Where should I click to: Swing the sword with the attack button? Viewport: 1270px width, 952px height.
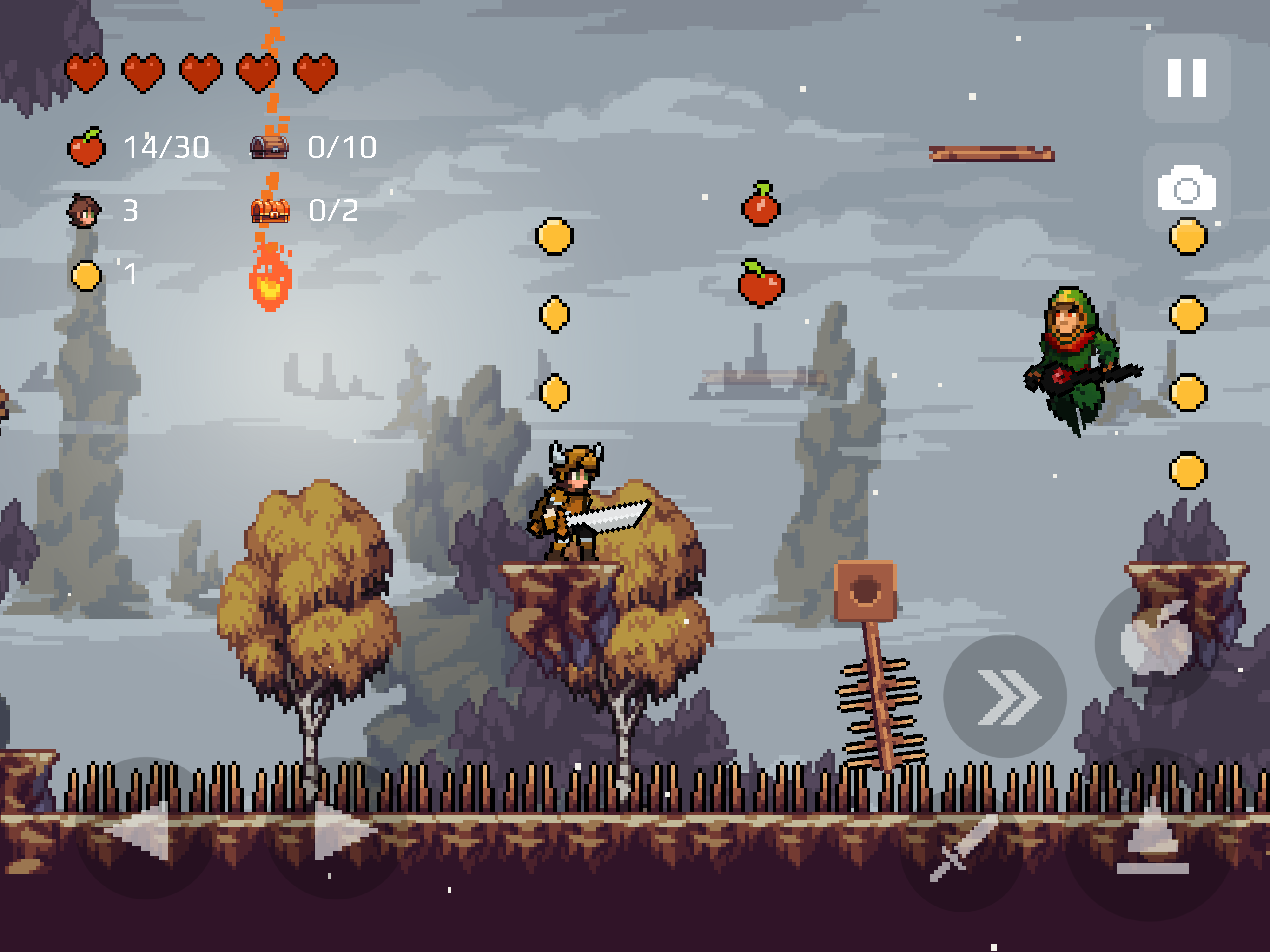point(961,850)
